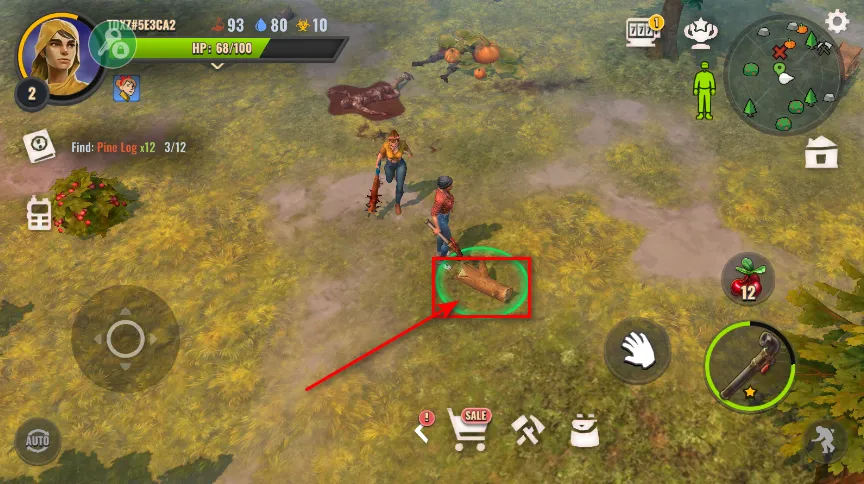This screenshot has height=484, width=864.
Task: Check the green body status figure
Action: pos(705,89)
